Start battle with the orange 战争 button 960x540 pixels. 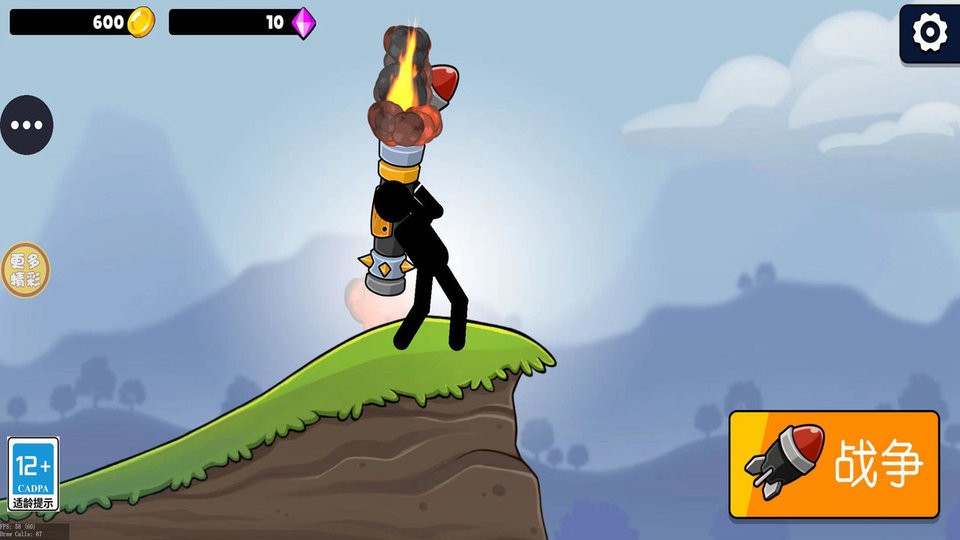834,464
